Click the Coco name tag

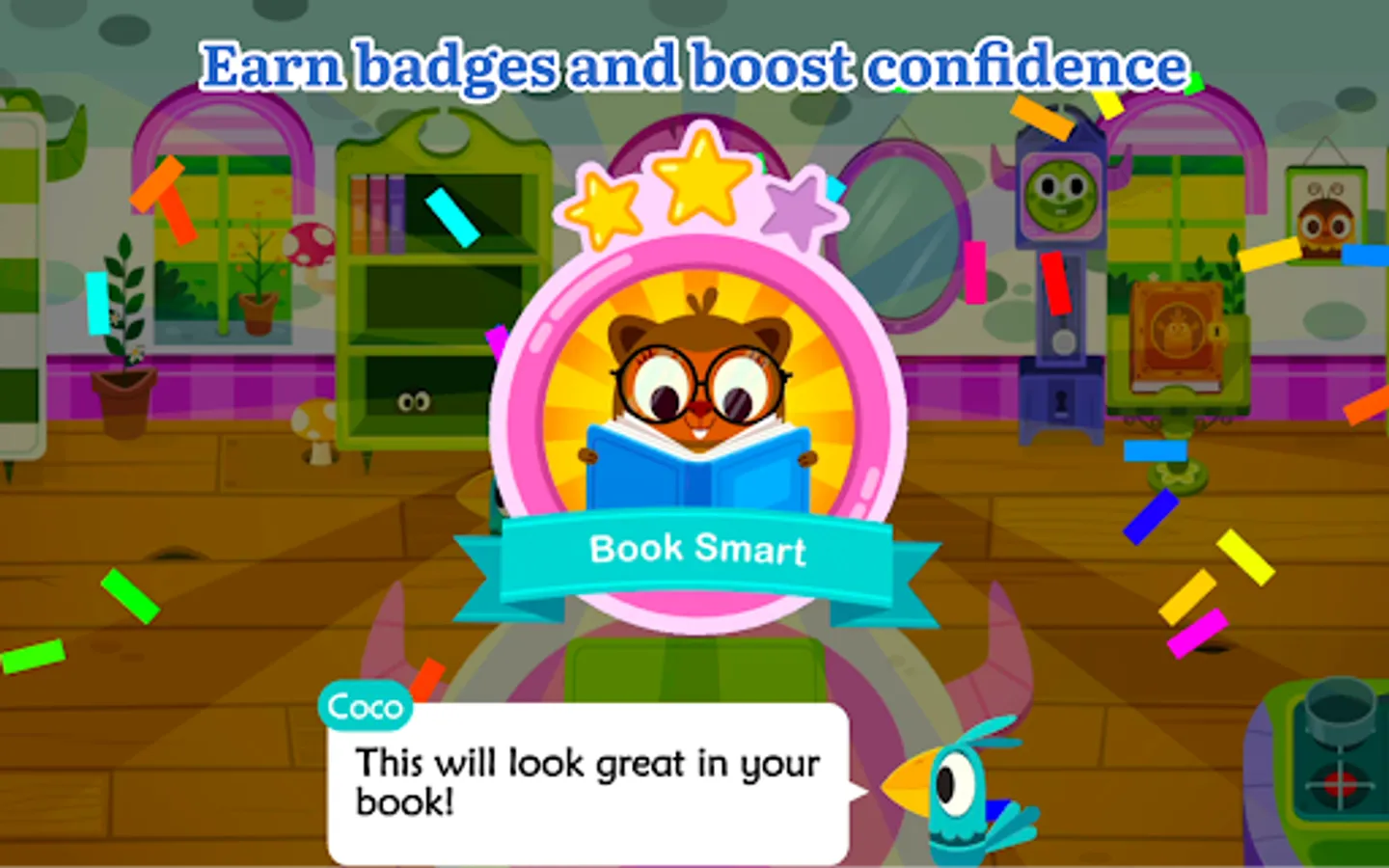pos(364,707)
